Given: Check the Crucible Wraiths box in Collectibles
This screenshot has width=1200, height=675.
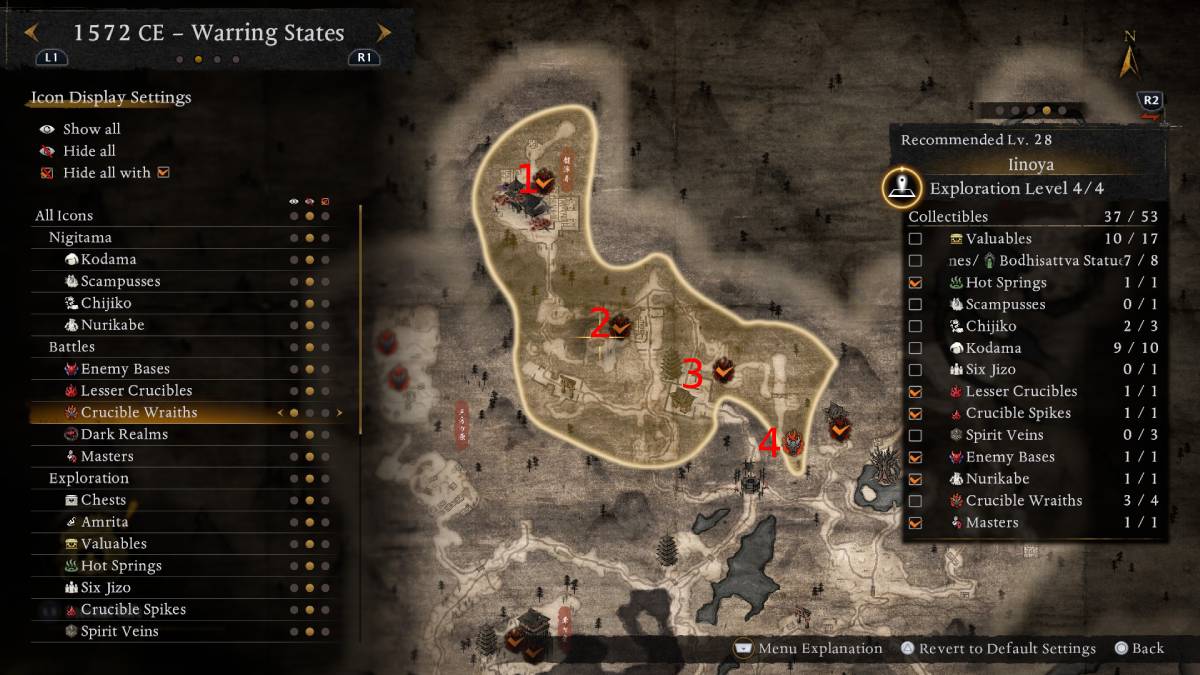Looking at the screenshot, I should pyautogui.click(x=915, y=501).
